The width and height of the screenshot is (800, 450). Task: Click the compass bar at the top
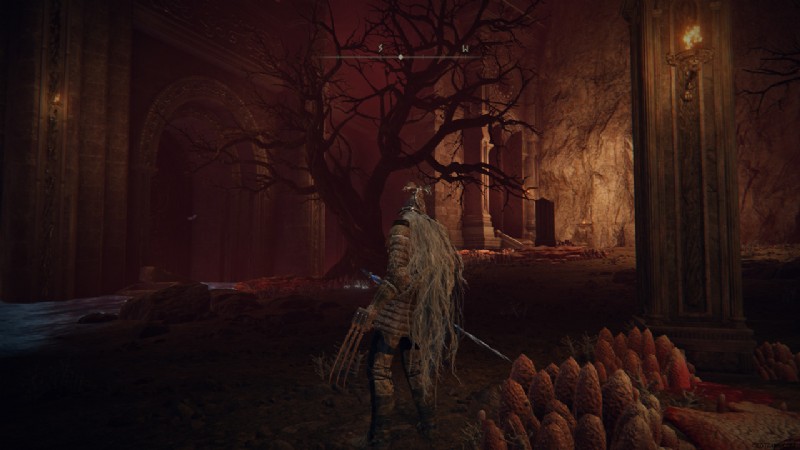click(400, 56)
